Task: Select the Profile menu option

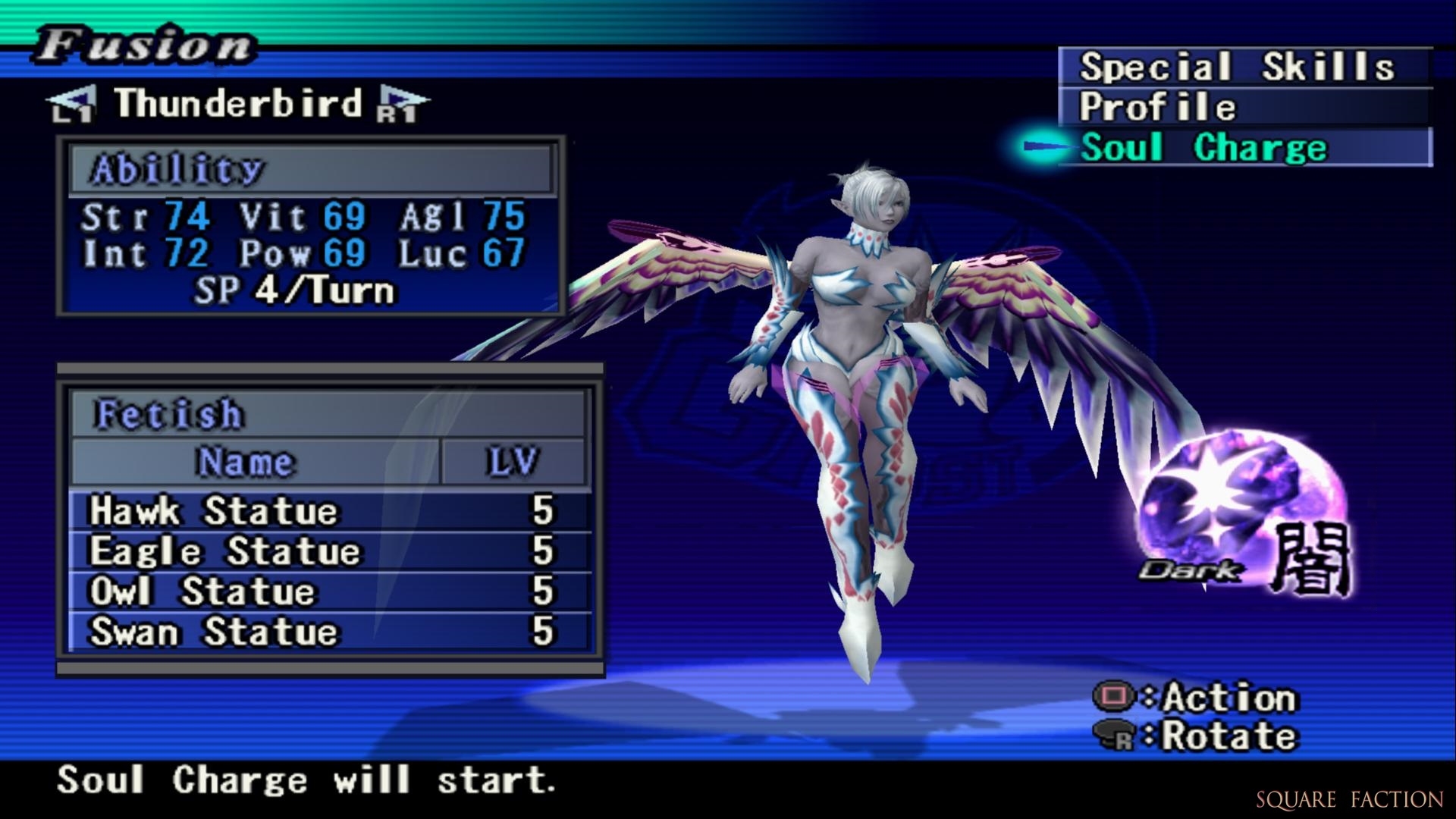Action: (x=1244, y=107)
